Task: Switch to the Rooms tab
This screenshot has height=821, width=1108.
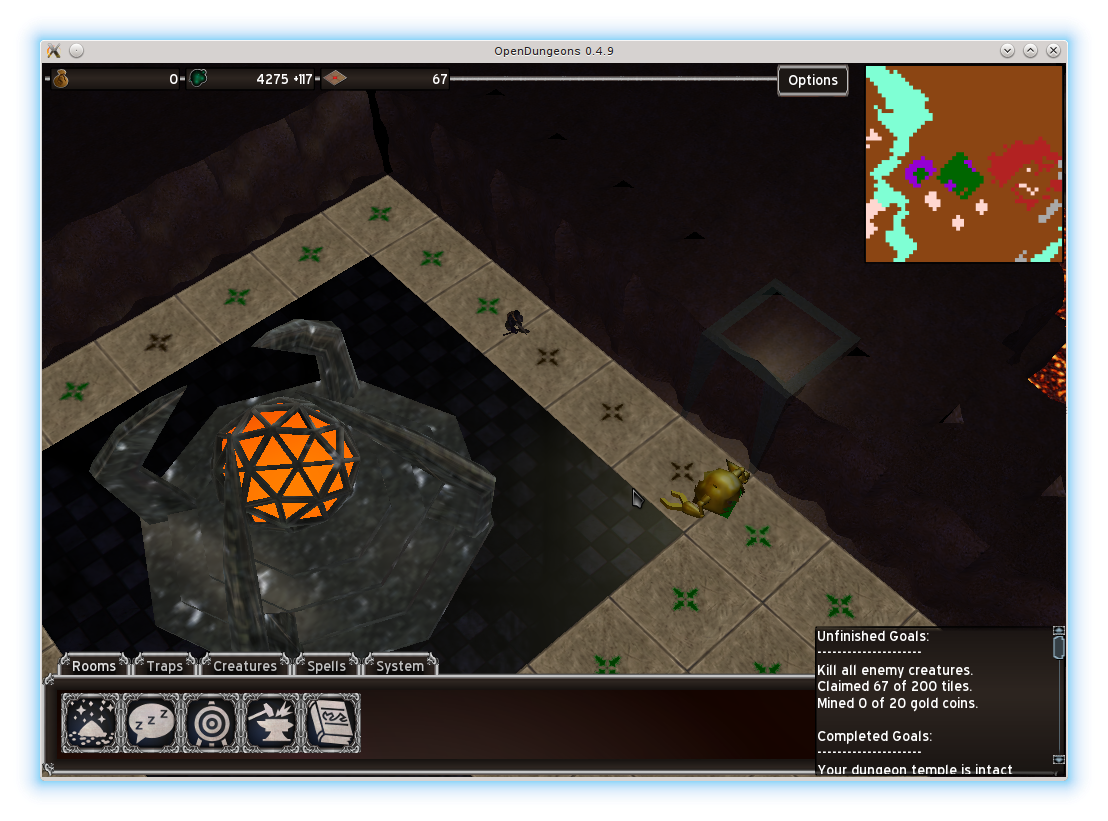Action: 94,666
